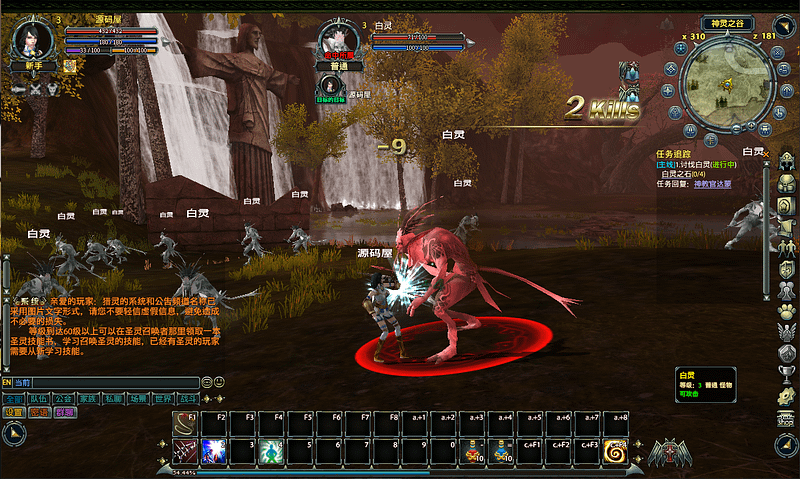
Task: Show the 战斗 (combat) log tab
Action: pos(189,397)
